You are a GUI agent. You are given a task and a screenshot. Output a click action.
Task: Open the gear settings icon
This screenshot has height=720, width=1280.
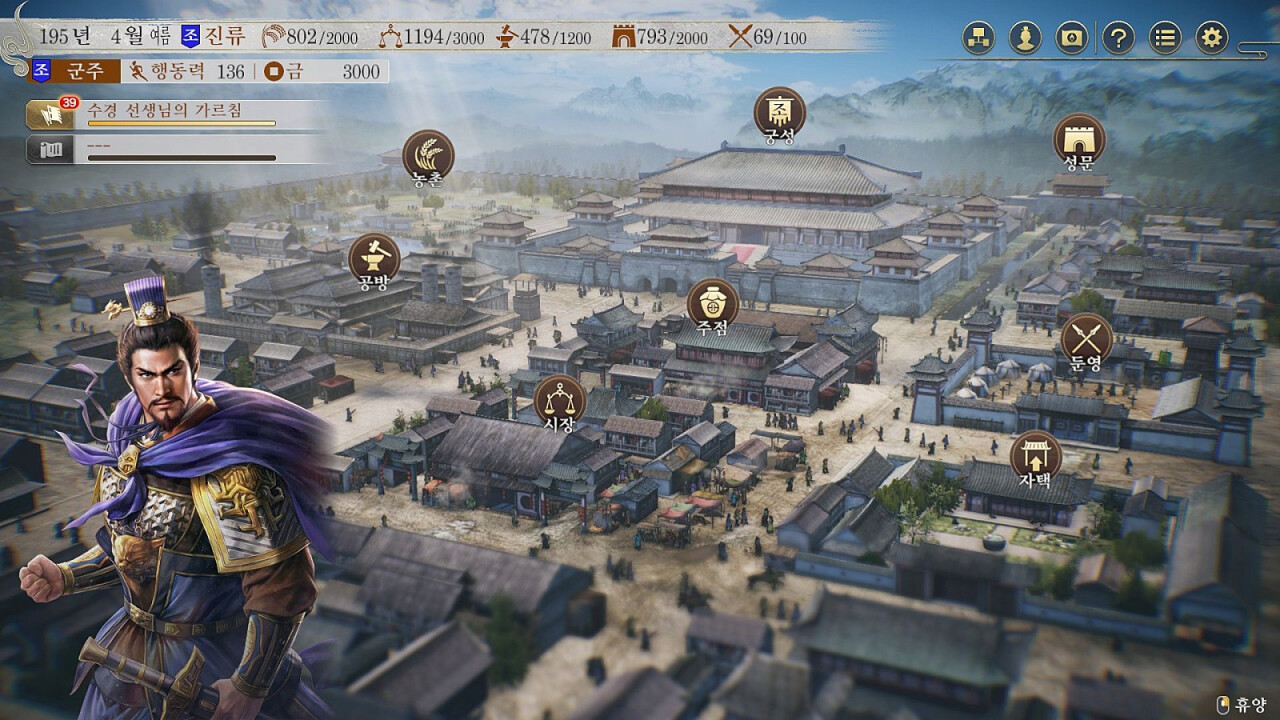tap(1212, 38)
